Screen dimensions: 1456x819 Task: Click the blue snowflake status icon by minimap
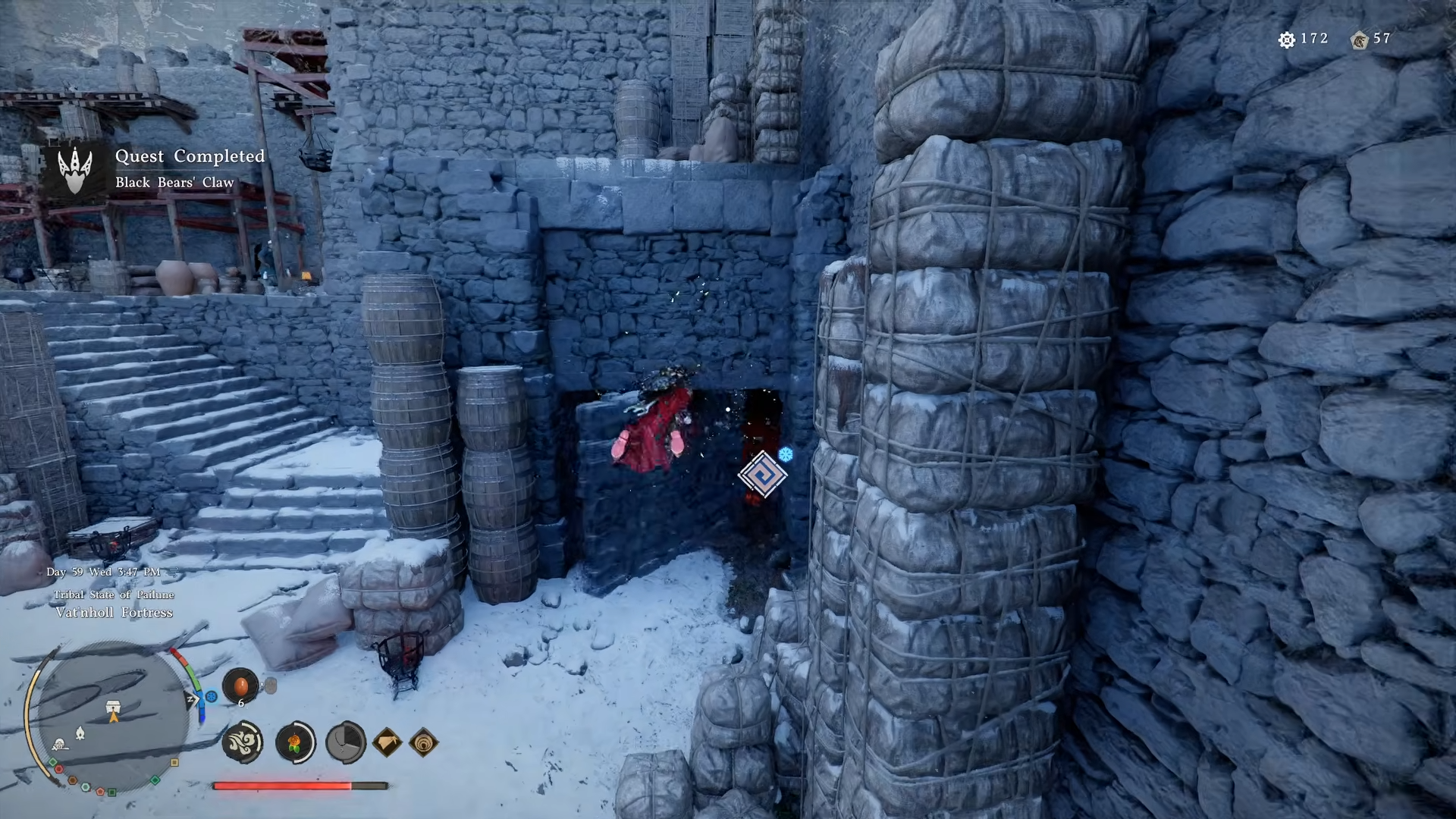[x=212, y=696]
